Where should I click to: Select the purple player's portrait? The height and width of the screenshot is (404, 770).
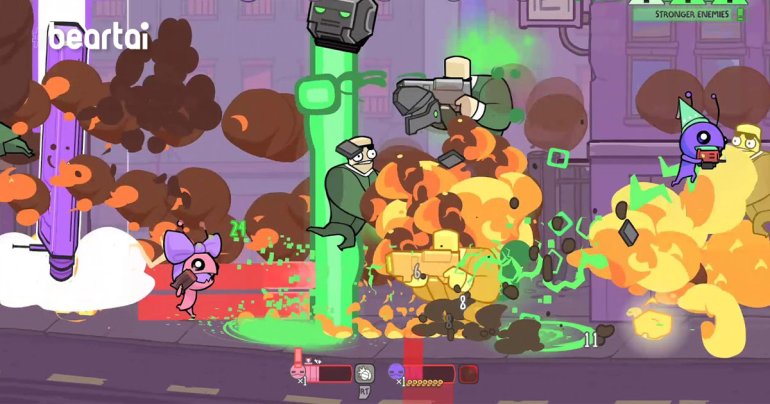[394, 373]
